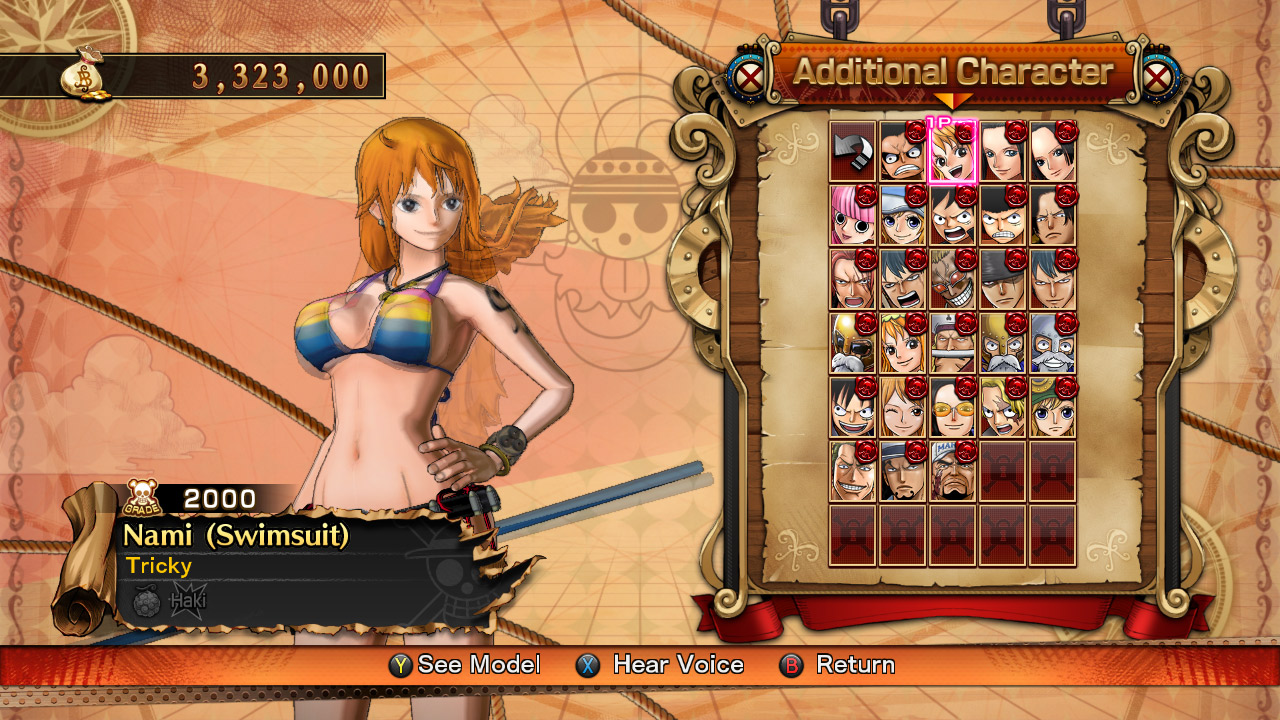Choose the red-haired Shanks portrait
The height and width of the screenshot is (720, 1280).
pyautogui.click(x=852, y=279)
